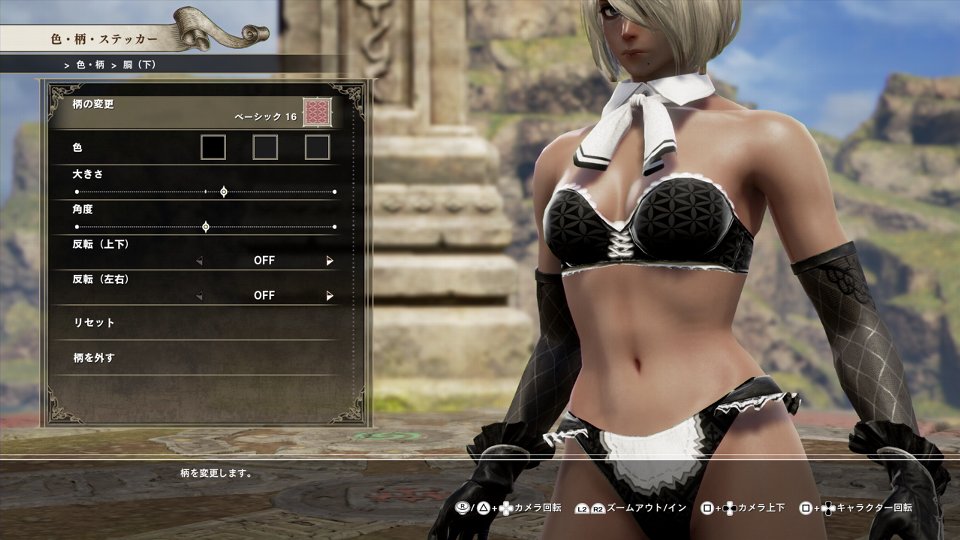This screenshot has width=960, height=540.
Task: Click the 大きさ size slider handle
Action: click(223, 191)
